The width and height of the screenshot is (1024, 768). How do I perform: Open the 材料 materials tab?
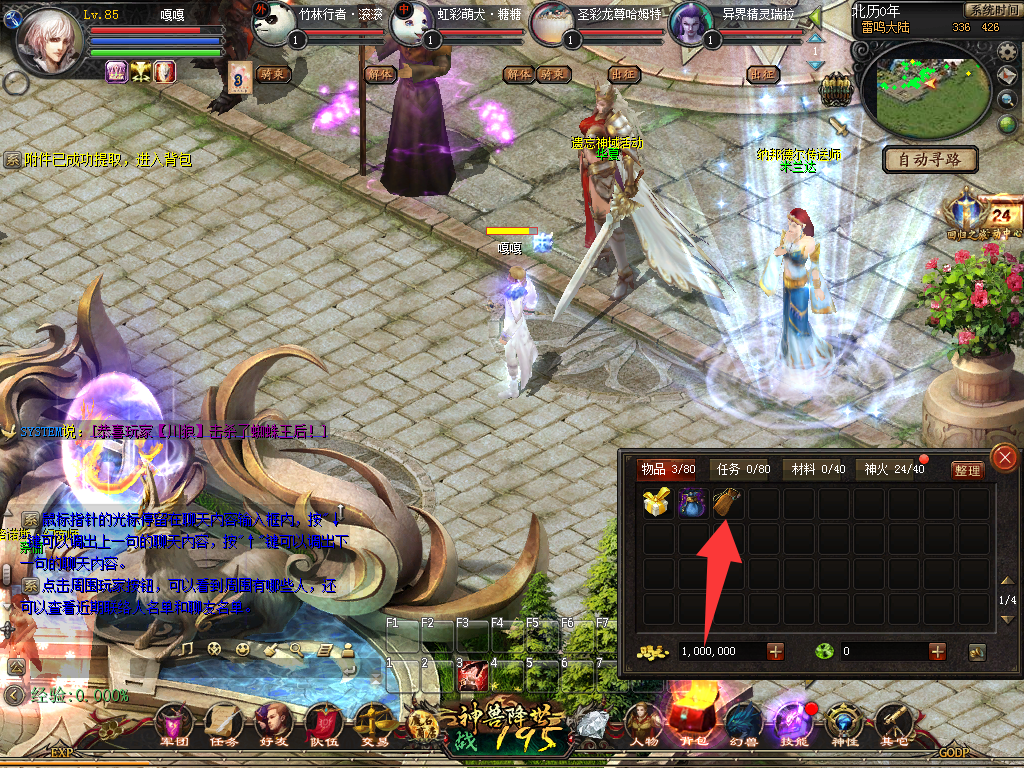click(818, 469)
